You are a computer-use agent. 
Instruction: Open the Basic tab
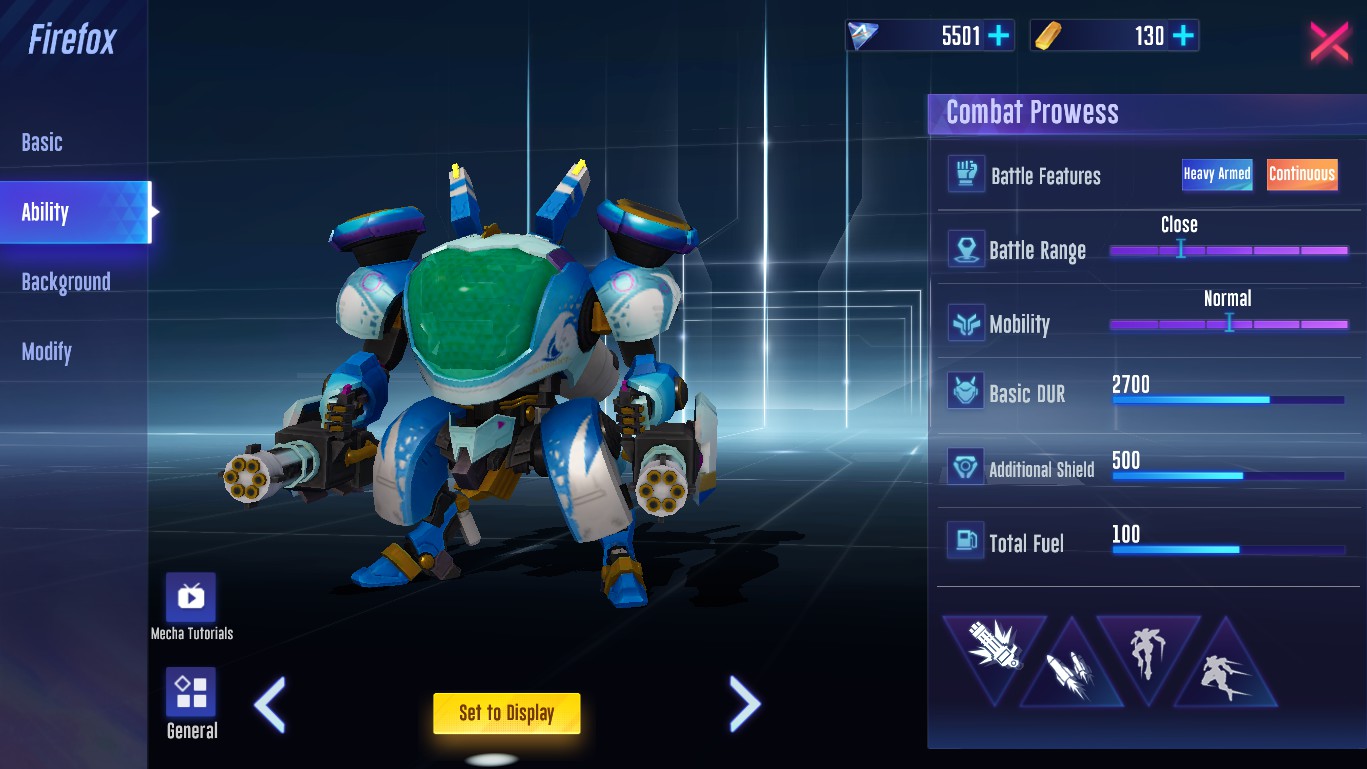(x=42, y=143)
